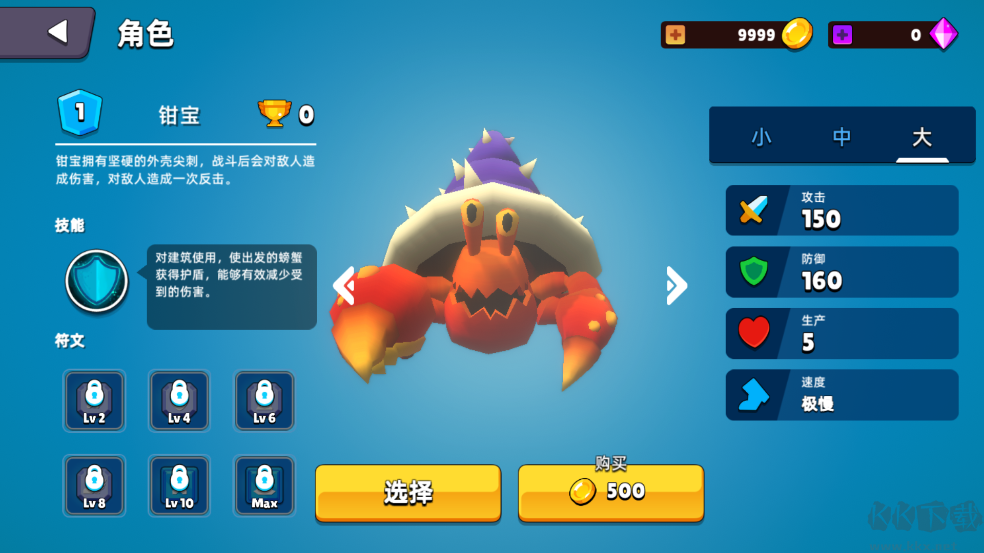Add more gold coins with plus button
The height and width of the screenshot is (553, 984).
click(676, 35)
